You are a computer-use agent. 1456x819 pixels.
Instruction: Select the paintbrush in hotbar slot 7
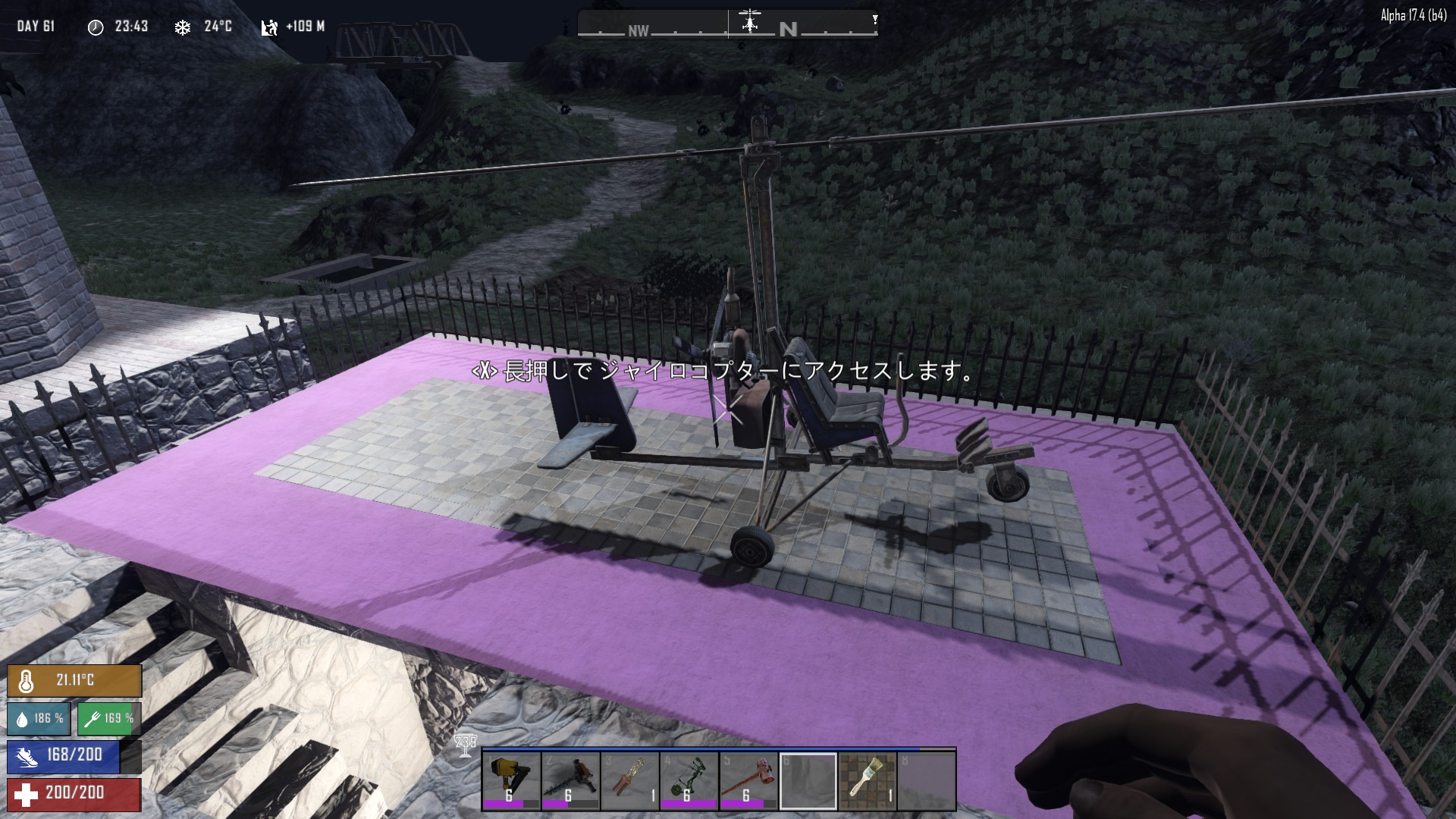(x=869, y=780)
